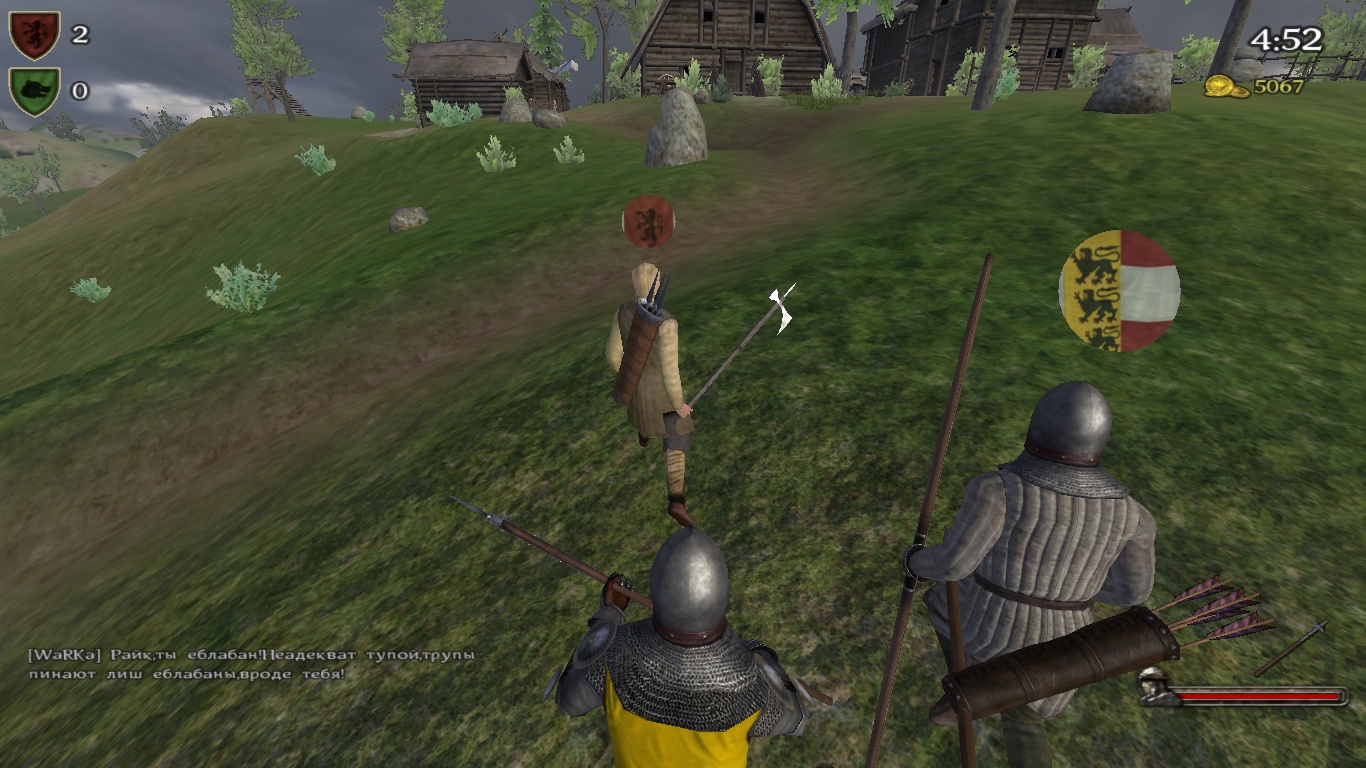Screen dimensions: 1366x768
Task: Select the green team shield icon
Action: coord(34,91)
